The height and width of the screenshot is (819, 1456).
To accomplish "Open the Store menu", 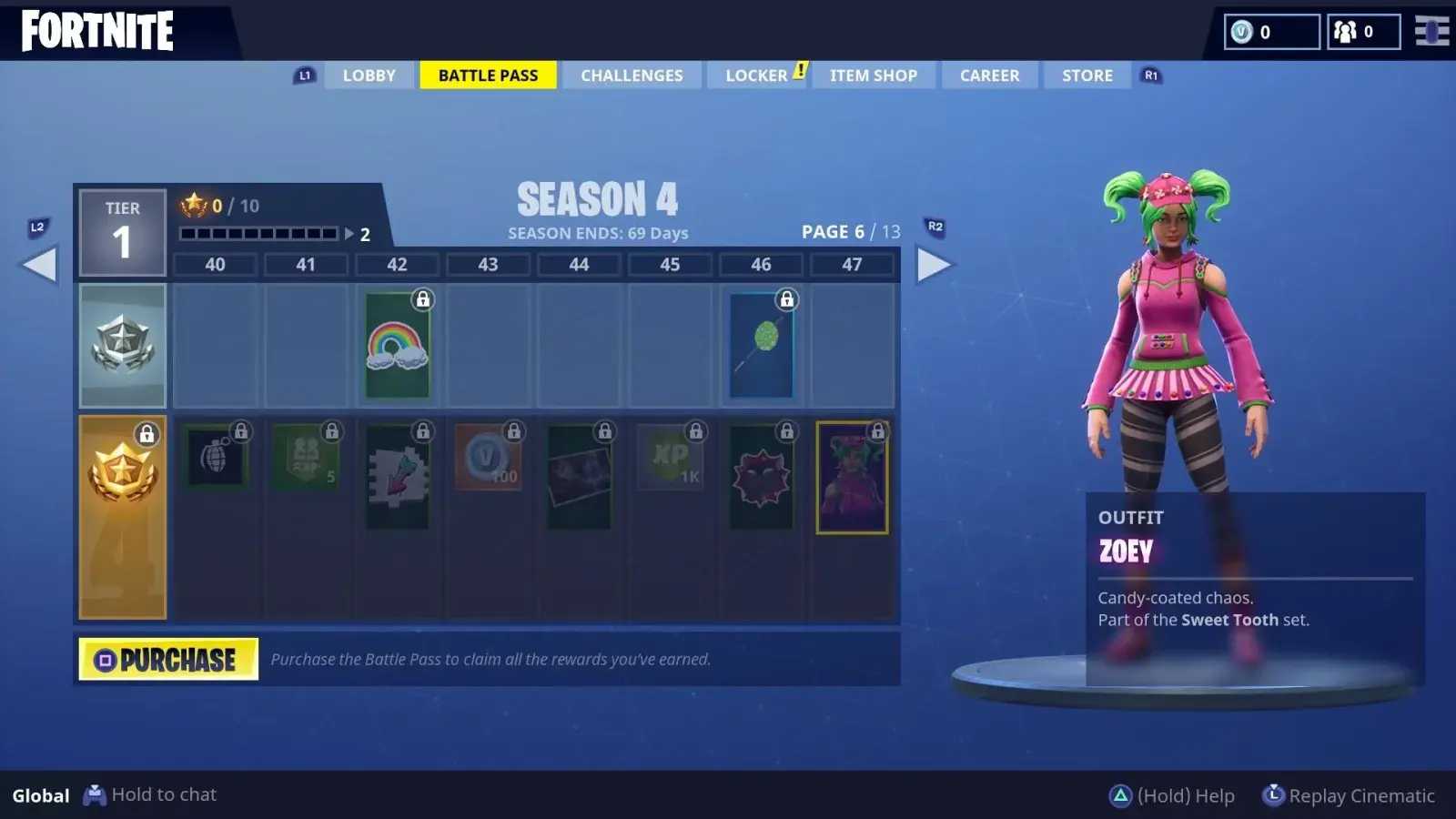I will 1086,75.
